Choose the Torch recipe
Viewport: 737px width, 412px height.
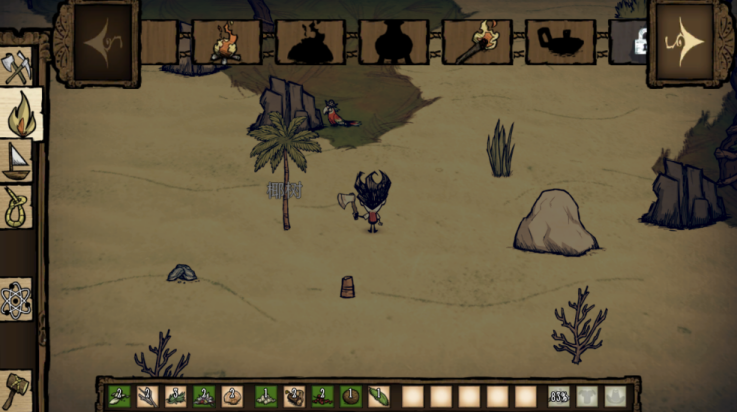(476, 43)
